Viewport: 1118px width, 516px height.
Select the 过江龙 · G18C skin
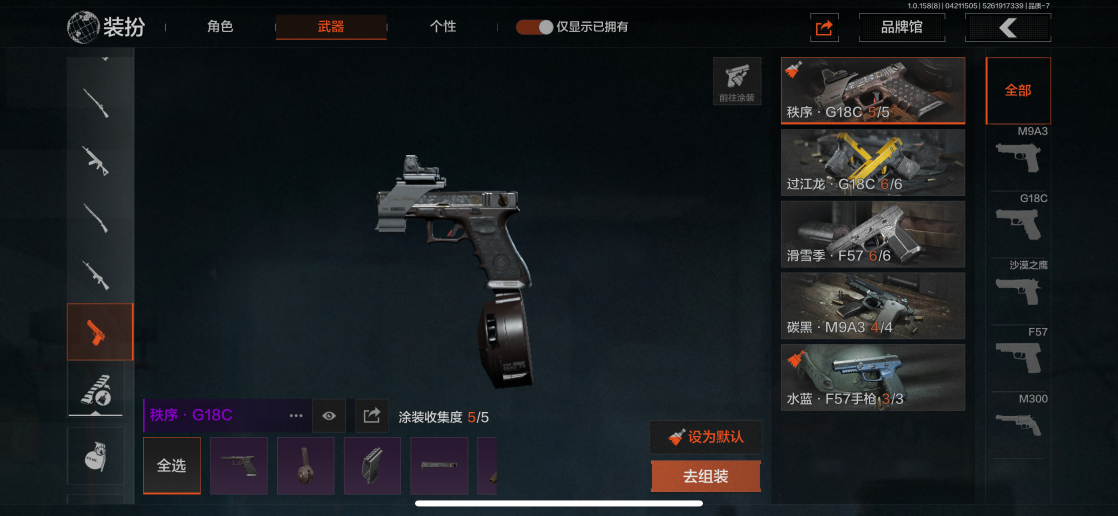point(872,162)
